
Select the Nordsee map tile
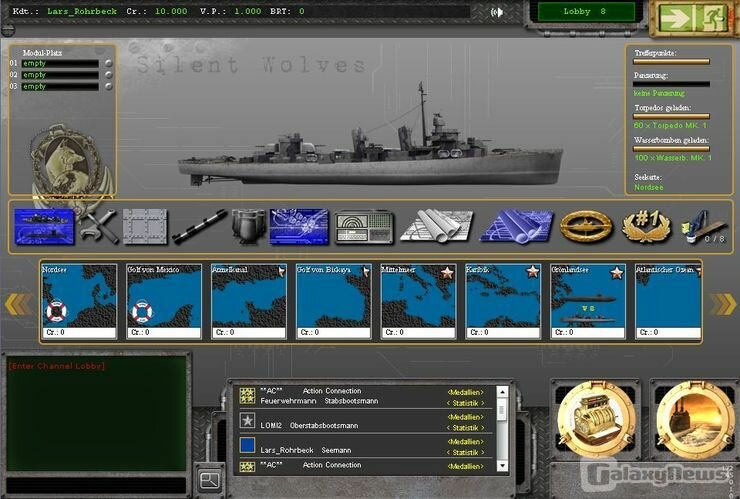click(x=79, y=300)
